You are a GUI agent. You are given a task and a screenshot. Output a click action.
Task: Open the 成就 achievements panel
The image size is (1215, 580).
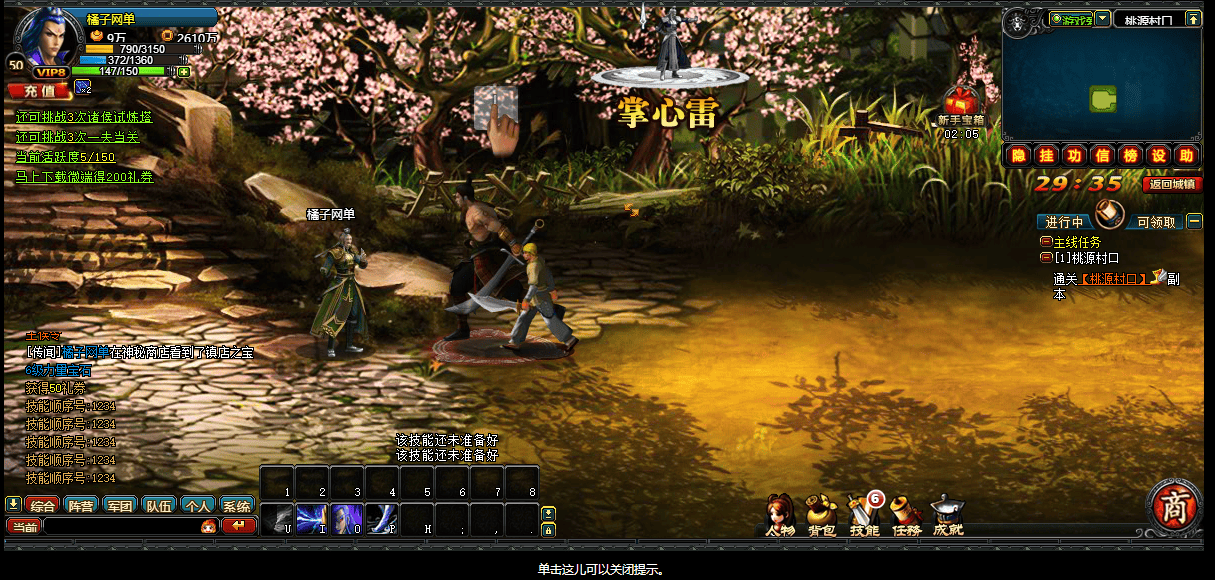pos(948,513)
